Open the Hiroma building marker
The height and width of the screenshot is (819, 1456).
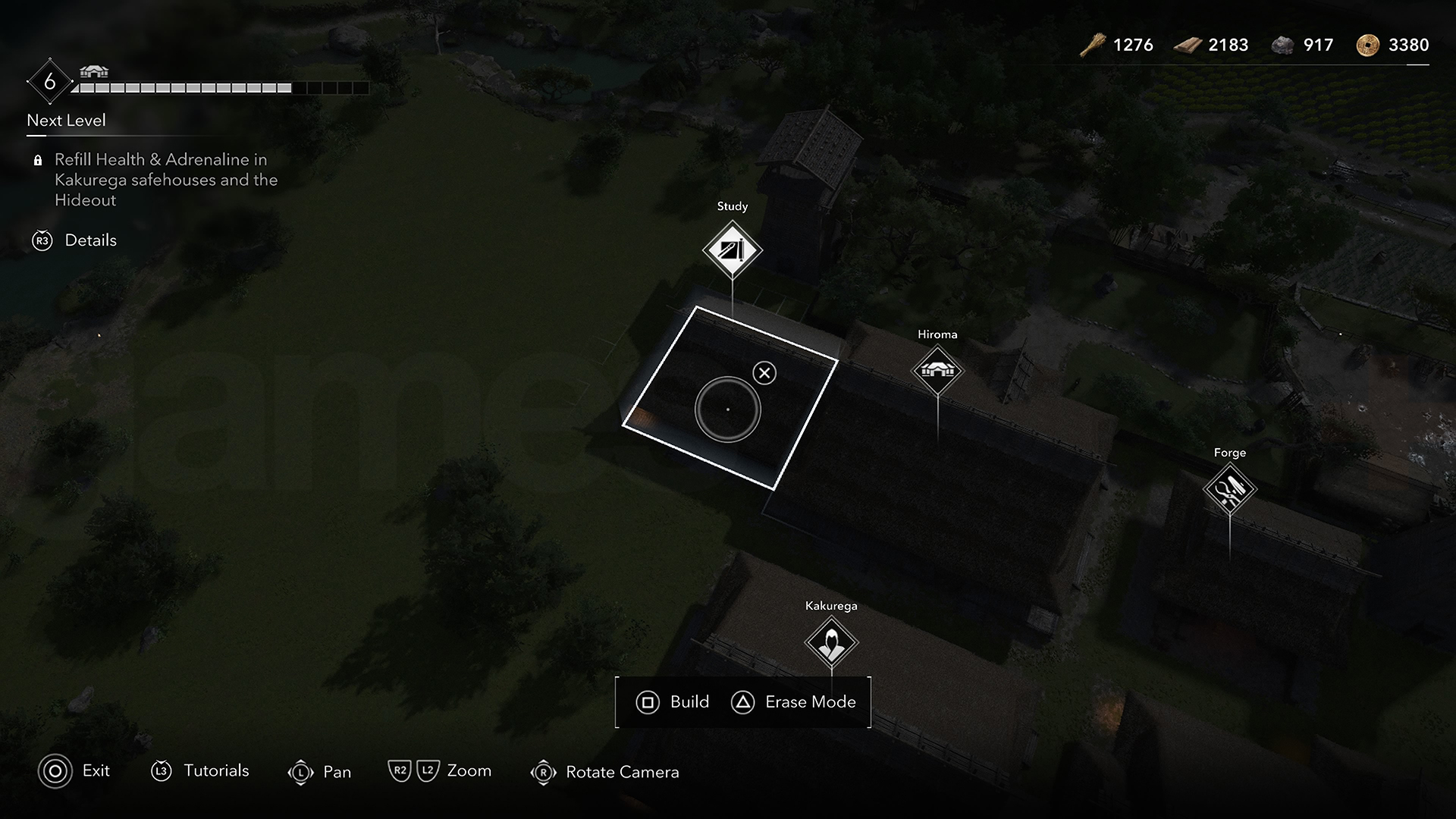click(937, 371)
